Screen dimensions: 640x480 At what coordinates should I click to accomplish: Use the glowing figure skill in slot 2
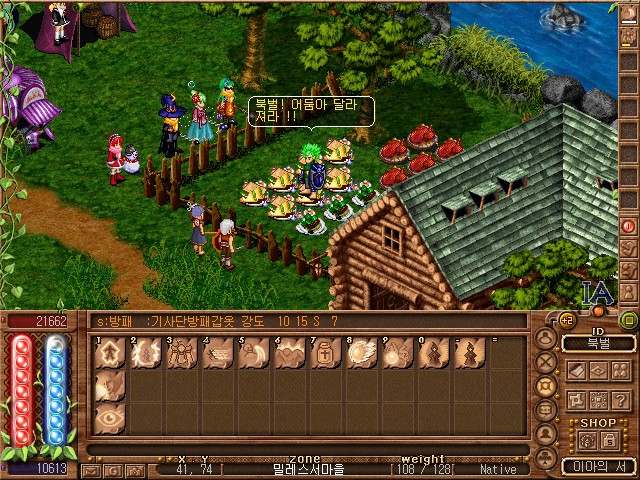145,354
